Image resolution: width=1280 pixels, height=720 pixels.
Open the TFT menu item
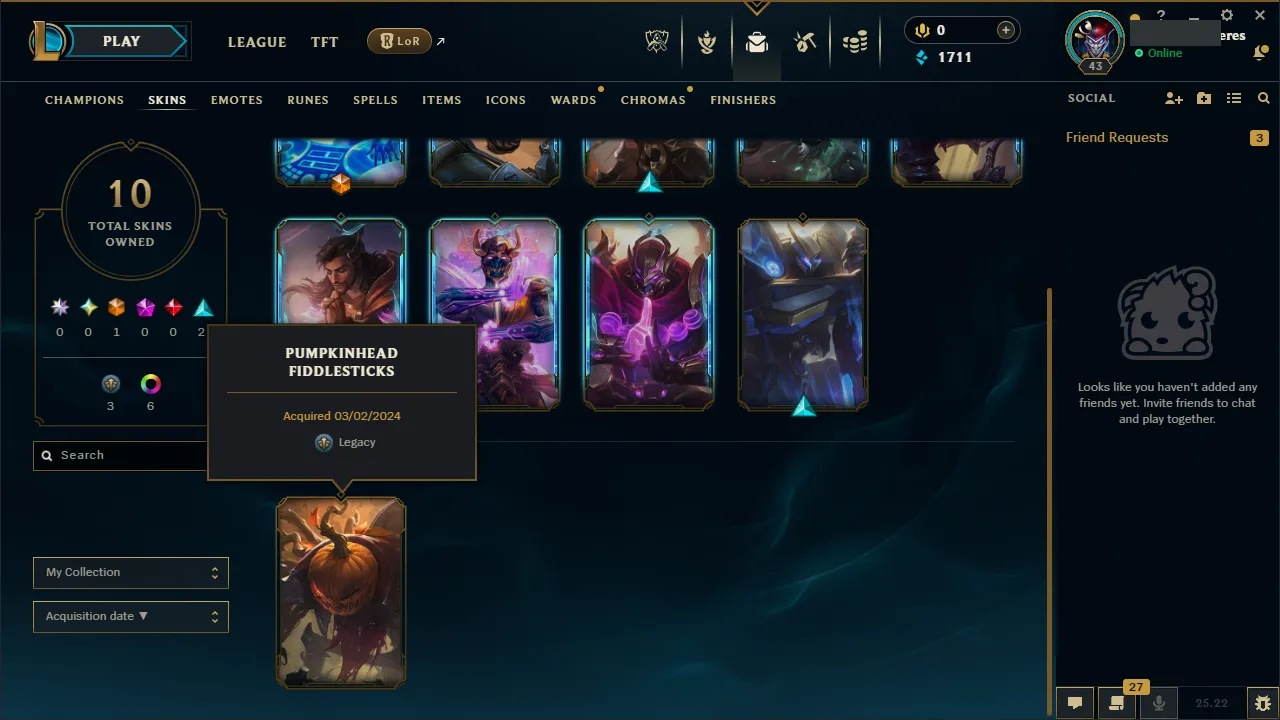[x=324, y=42]
